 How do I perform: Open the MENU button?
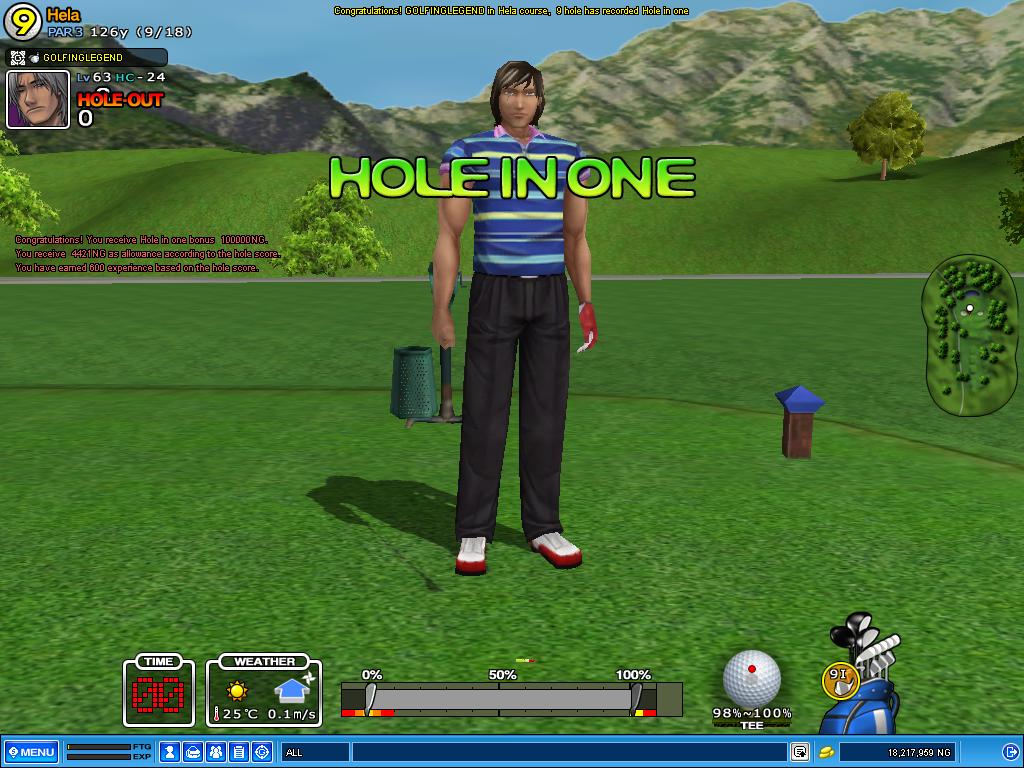(30, 752)
